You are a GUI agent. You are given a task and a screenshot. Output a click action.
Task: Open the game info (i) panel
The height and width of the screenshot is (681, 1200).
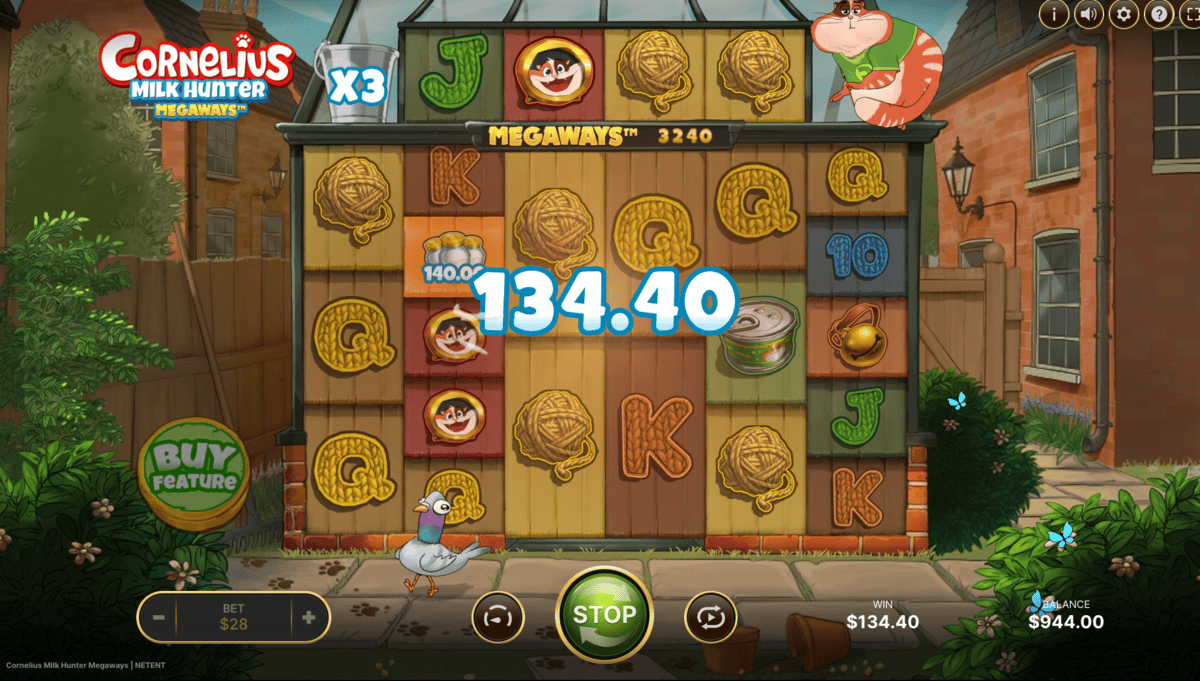[1054, 14]
